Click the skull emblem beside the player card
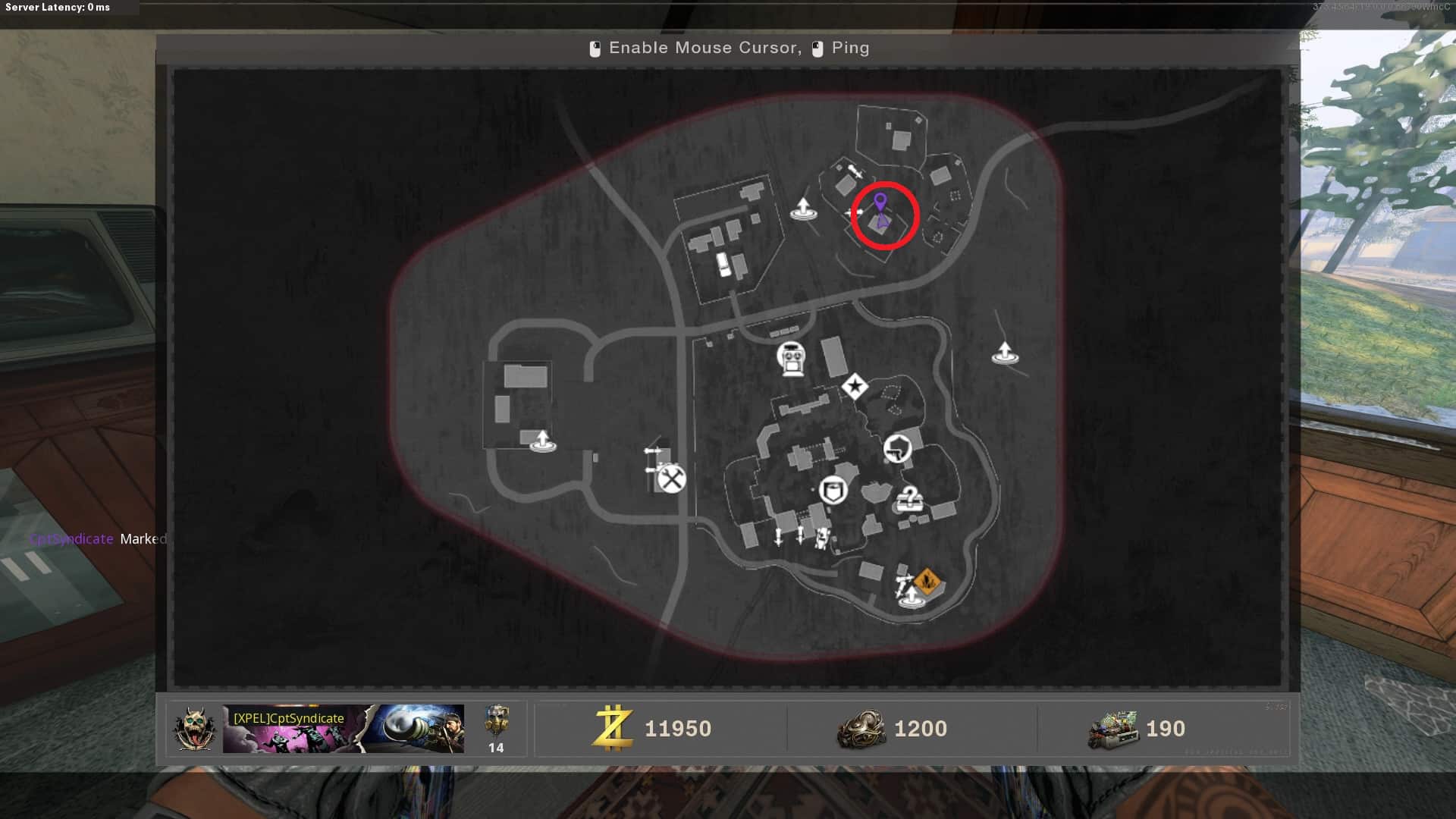The height and width of the screenshot is (819, 1456). [194, 729]
